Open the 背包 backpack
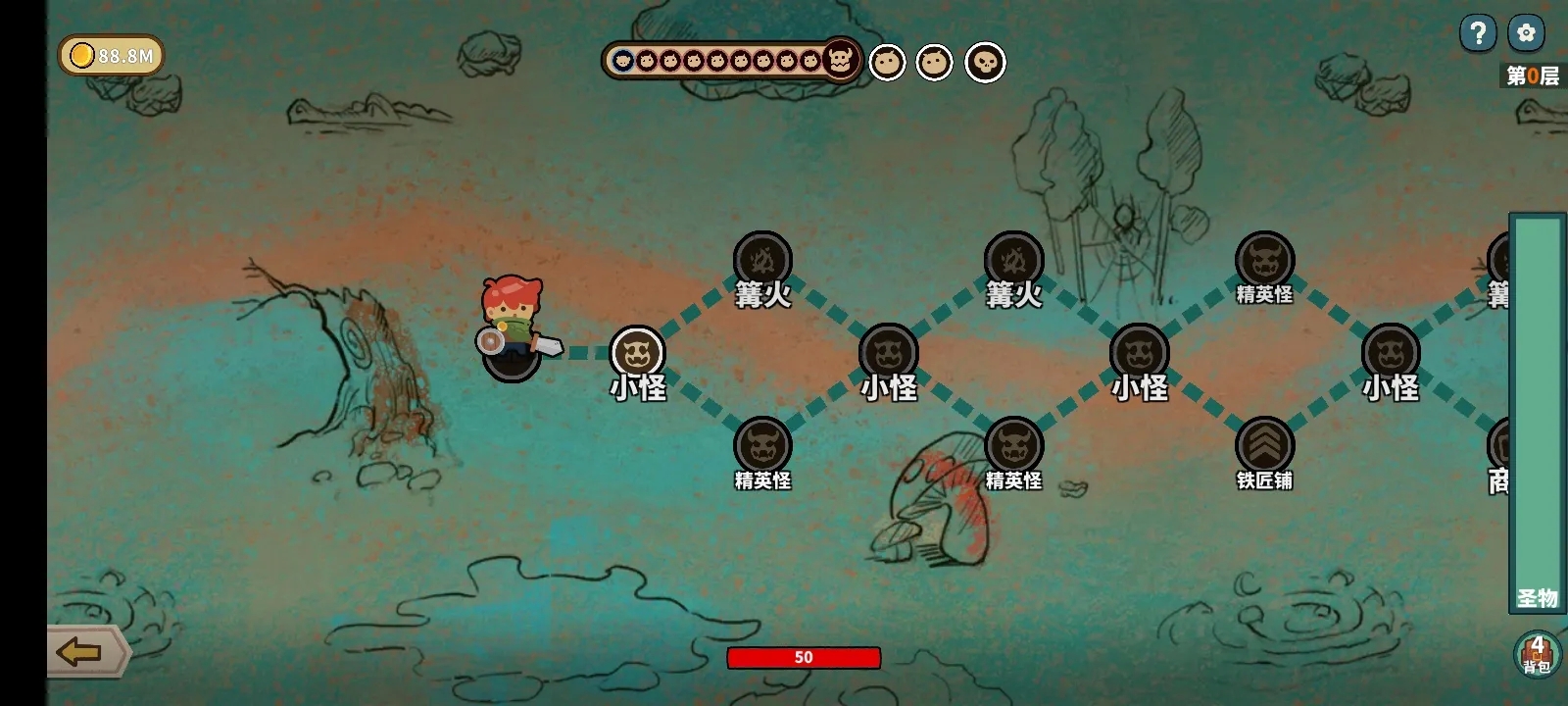 click(1537, 654)
